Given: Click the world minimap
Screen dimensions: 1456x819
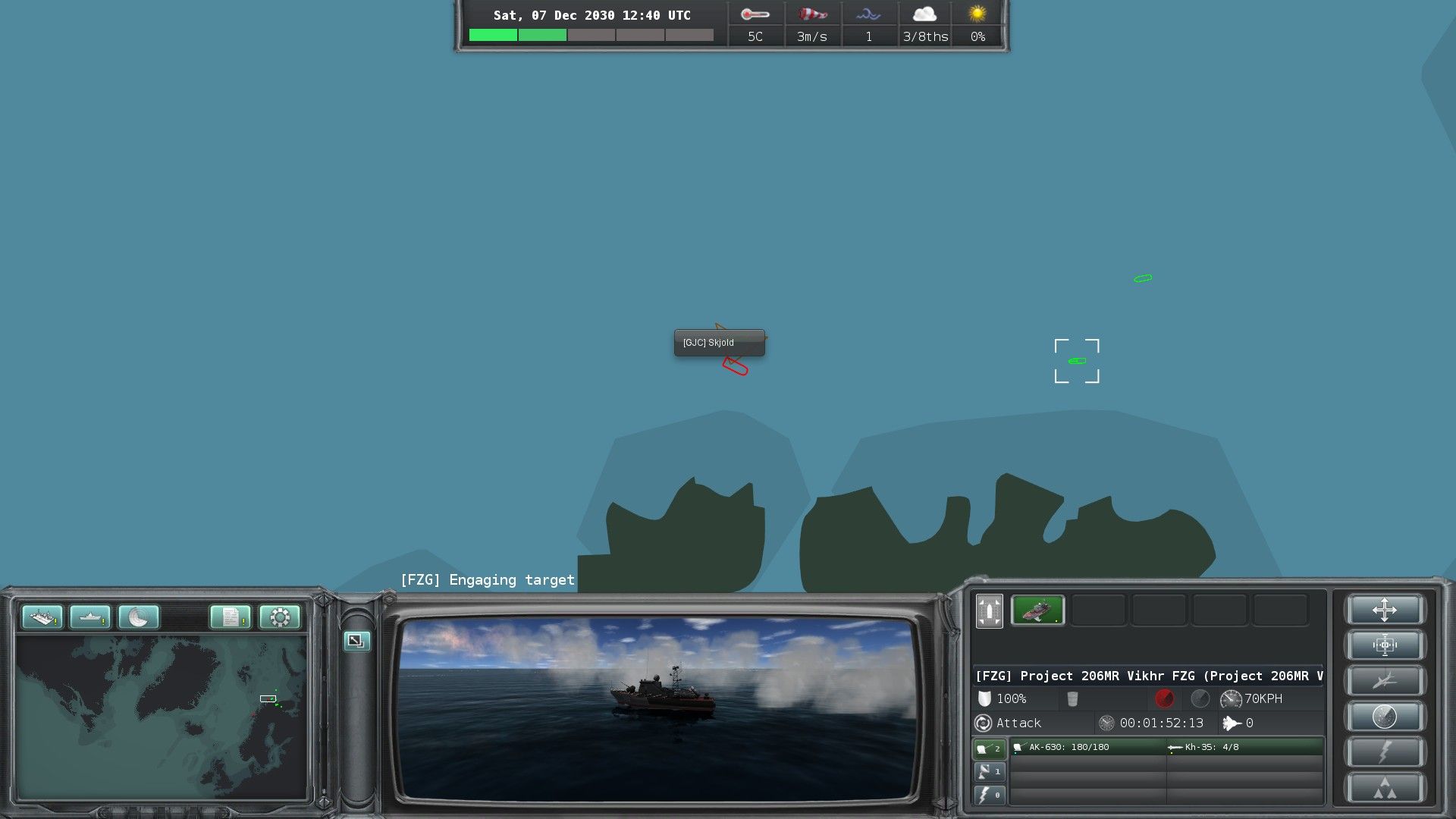Looking at the screenshot, I should [162, 717].
